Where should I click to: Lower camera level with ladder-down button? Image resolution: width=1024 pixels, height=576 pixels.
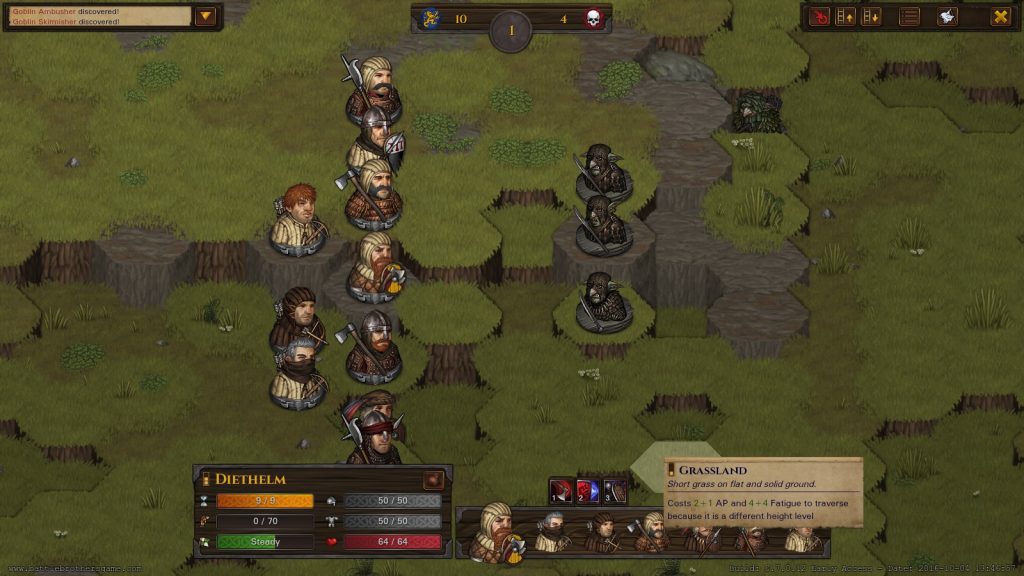point(872,16)
